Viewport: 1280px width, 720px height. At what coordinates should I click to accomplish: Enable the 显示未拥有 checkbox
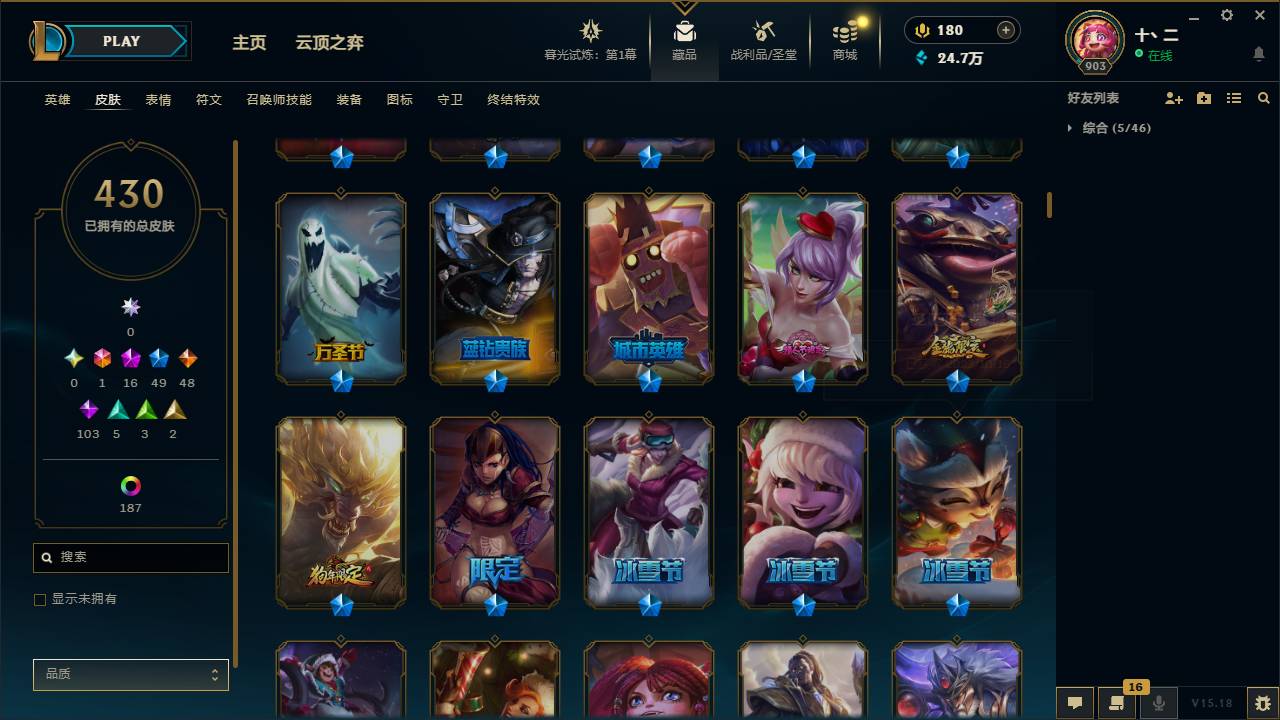pyautogui.click(x=39, y=599)
